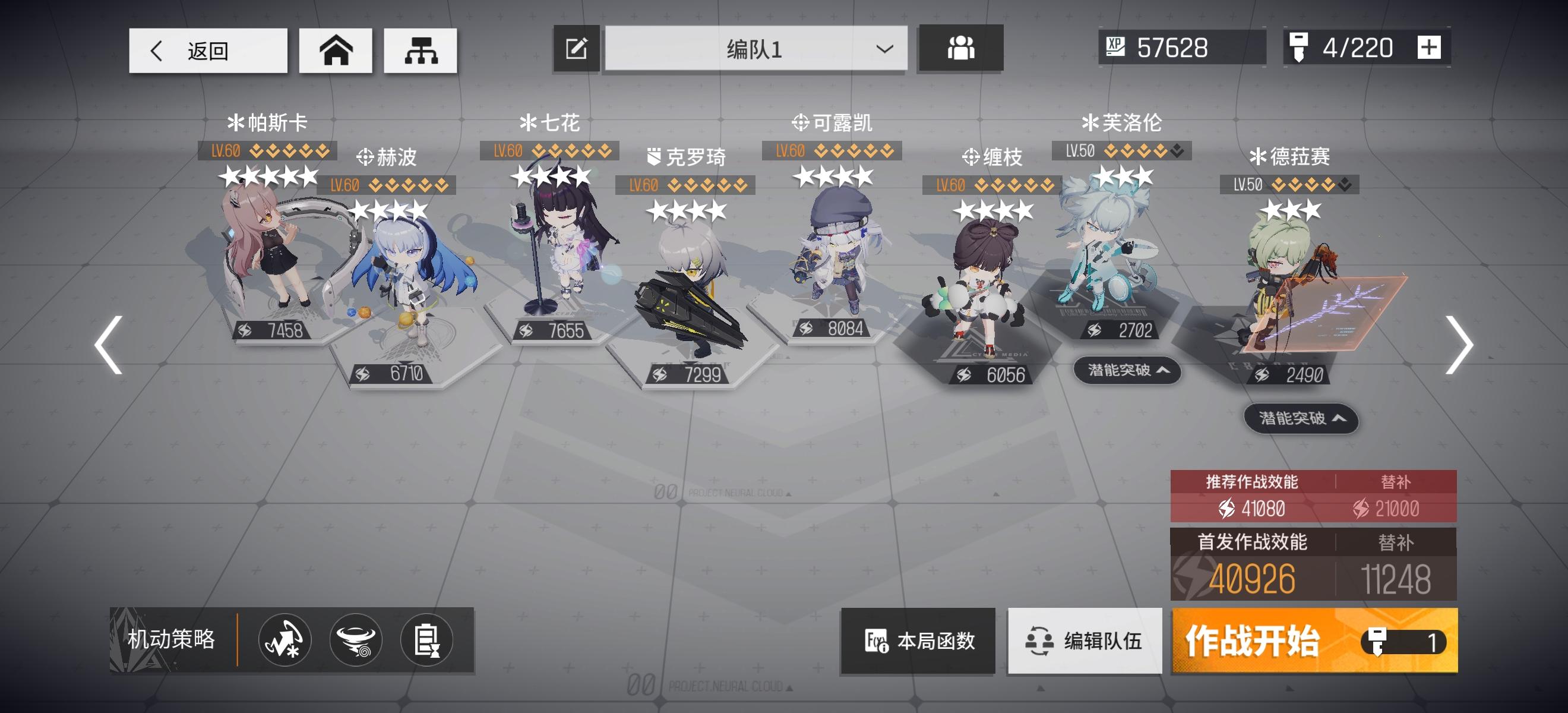The height and width of the screenshot is (713, 1568).
Task: Open the team members icon right of 编队1
Action: [960, 49]
